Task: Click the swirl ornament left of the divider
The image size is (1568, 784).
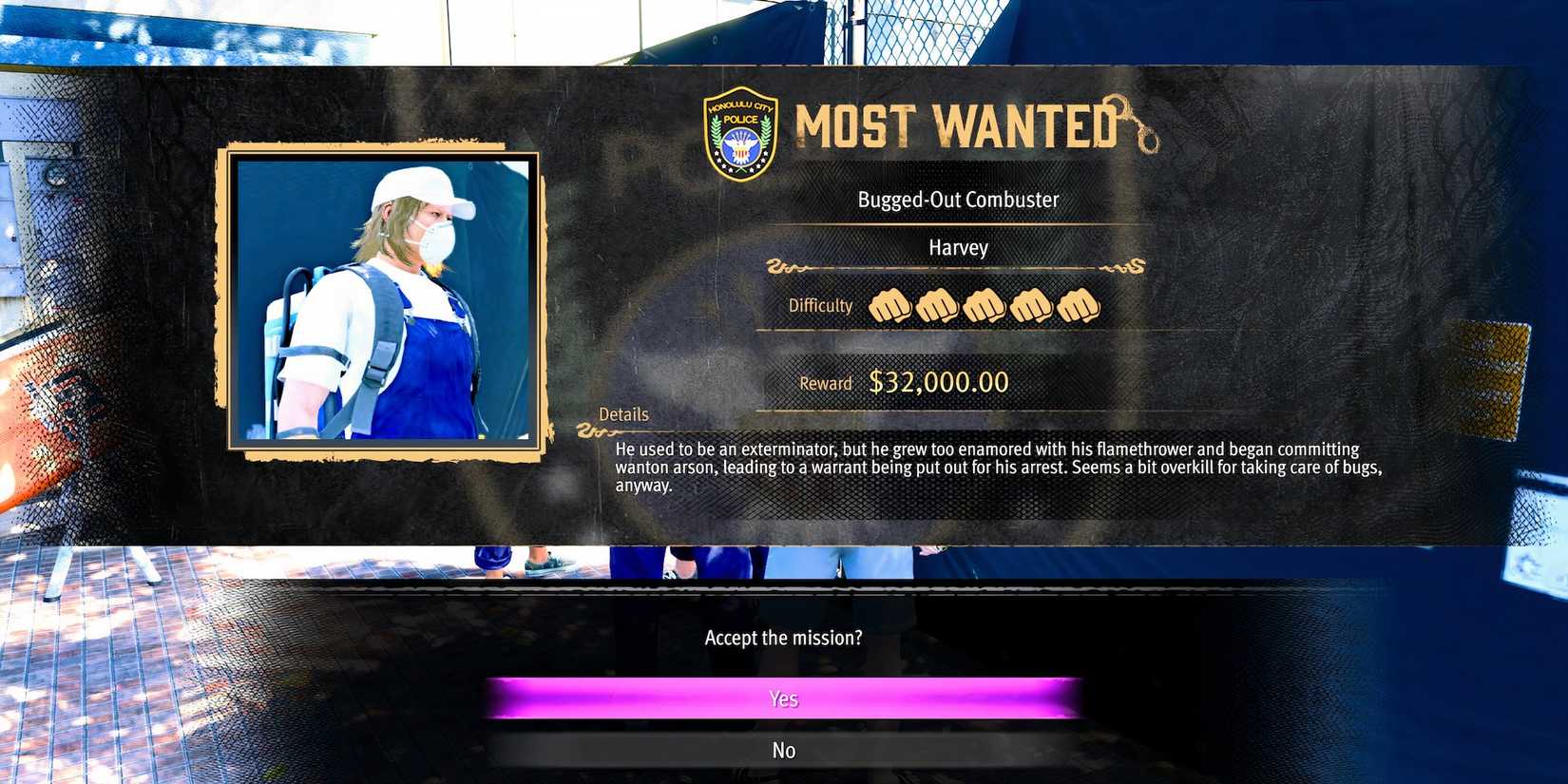Action: point(785,267)
